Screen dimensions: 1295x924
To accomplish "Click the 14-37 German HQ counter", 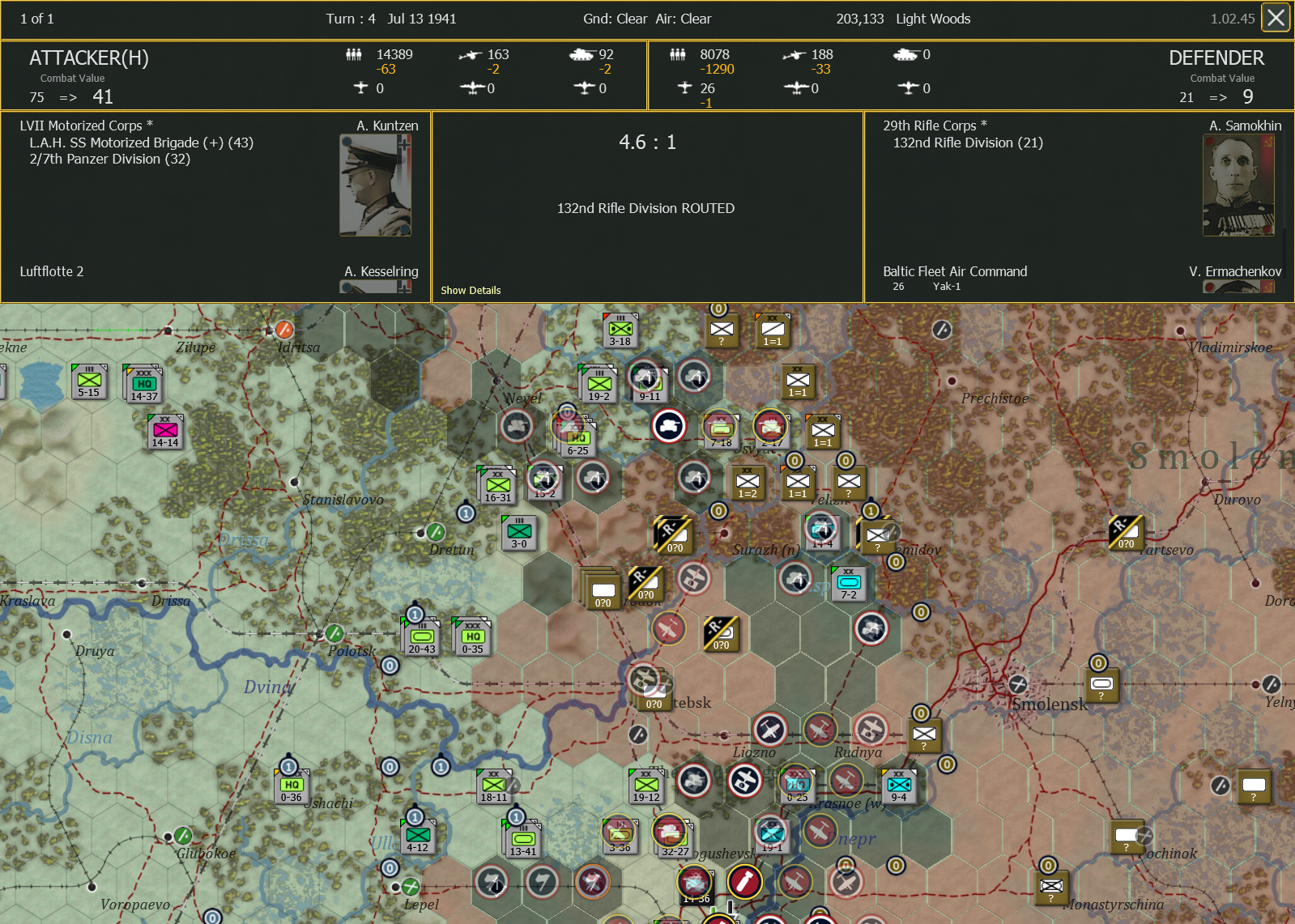I will click(143, 383).
